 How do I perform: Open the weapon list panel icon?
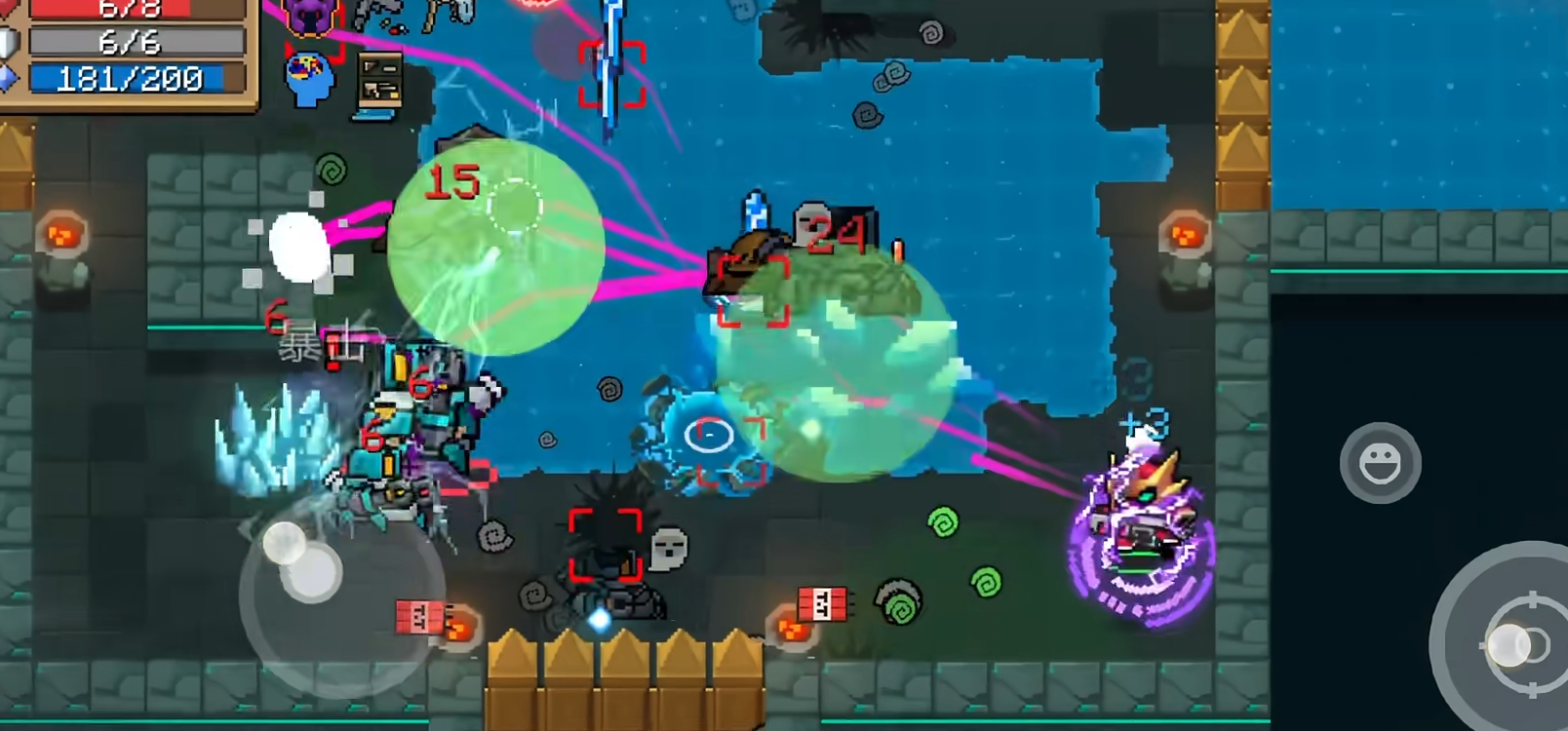379,84
